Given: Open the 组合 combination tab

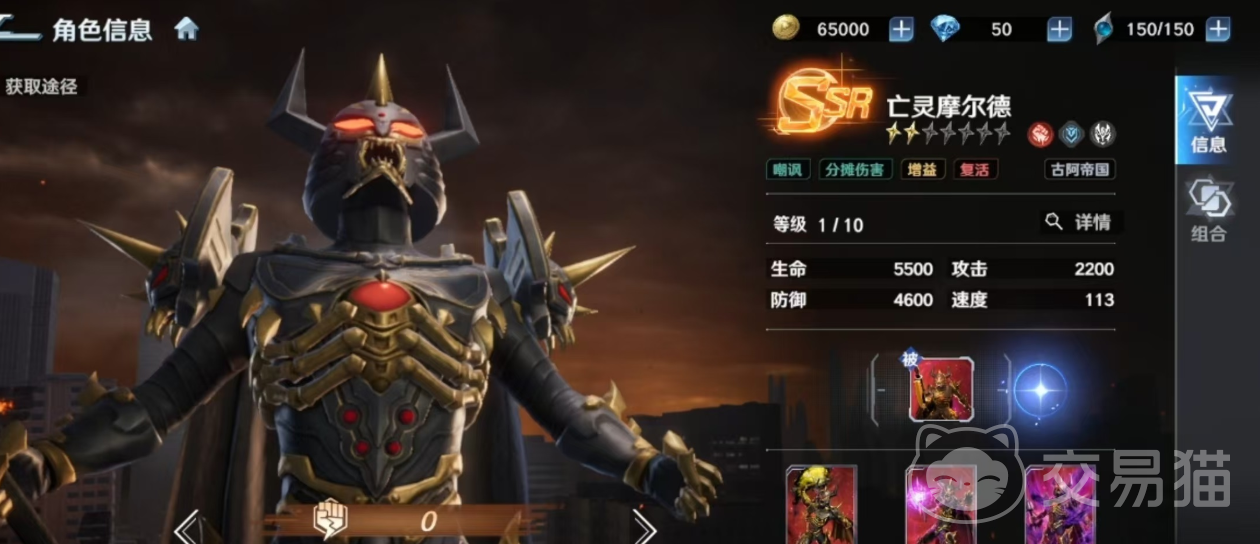Looking at the screenshot, I should (1208, 211).
